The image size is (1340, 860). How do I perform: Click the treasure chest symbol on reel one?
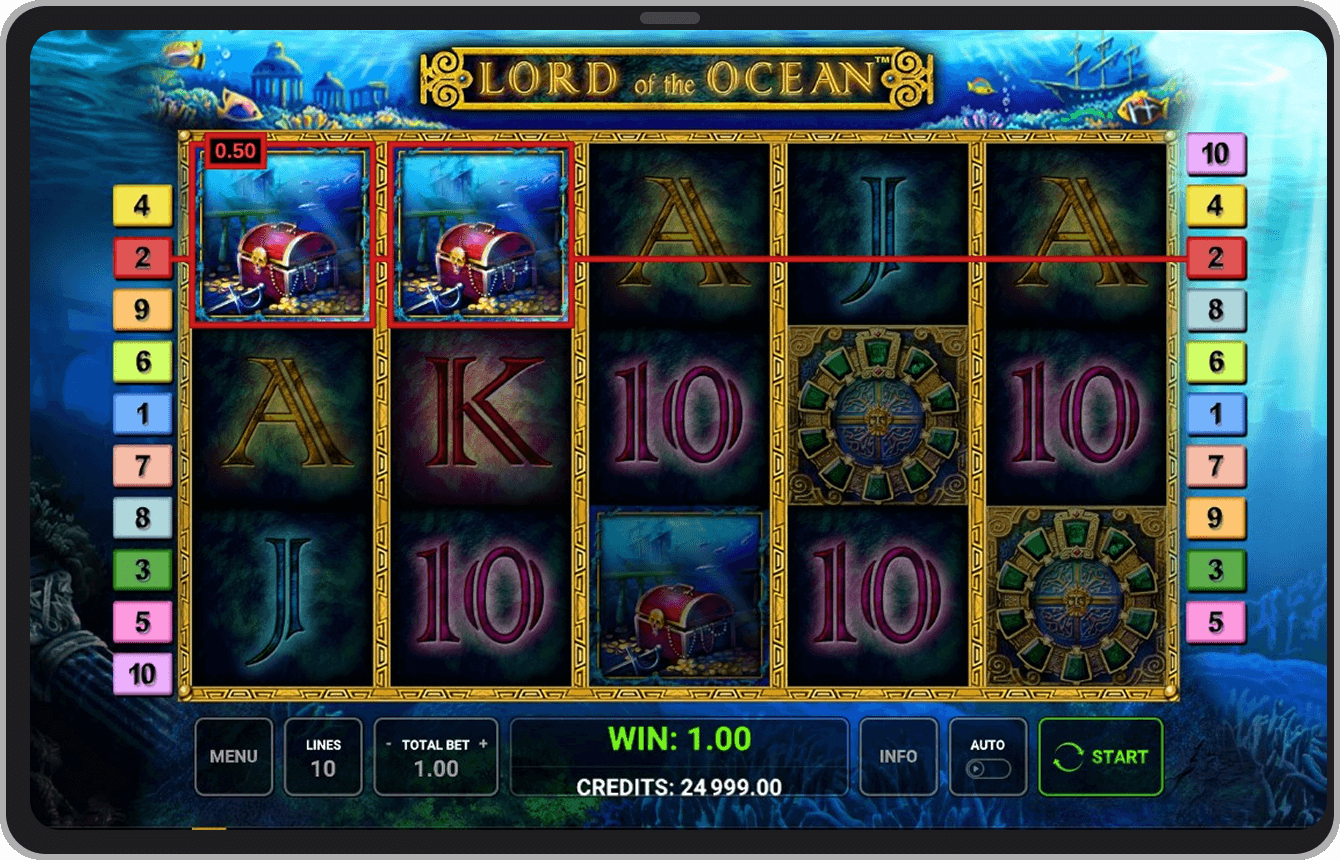click(283, 240)
